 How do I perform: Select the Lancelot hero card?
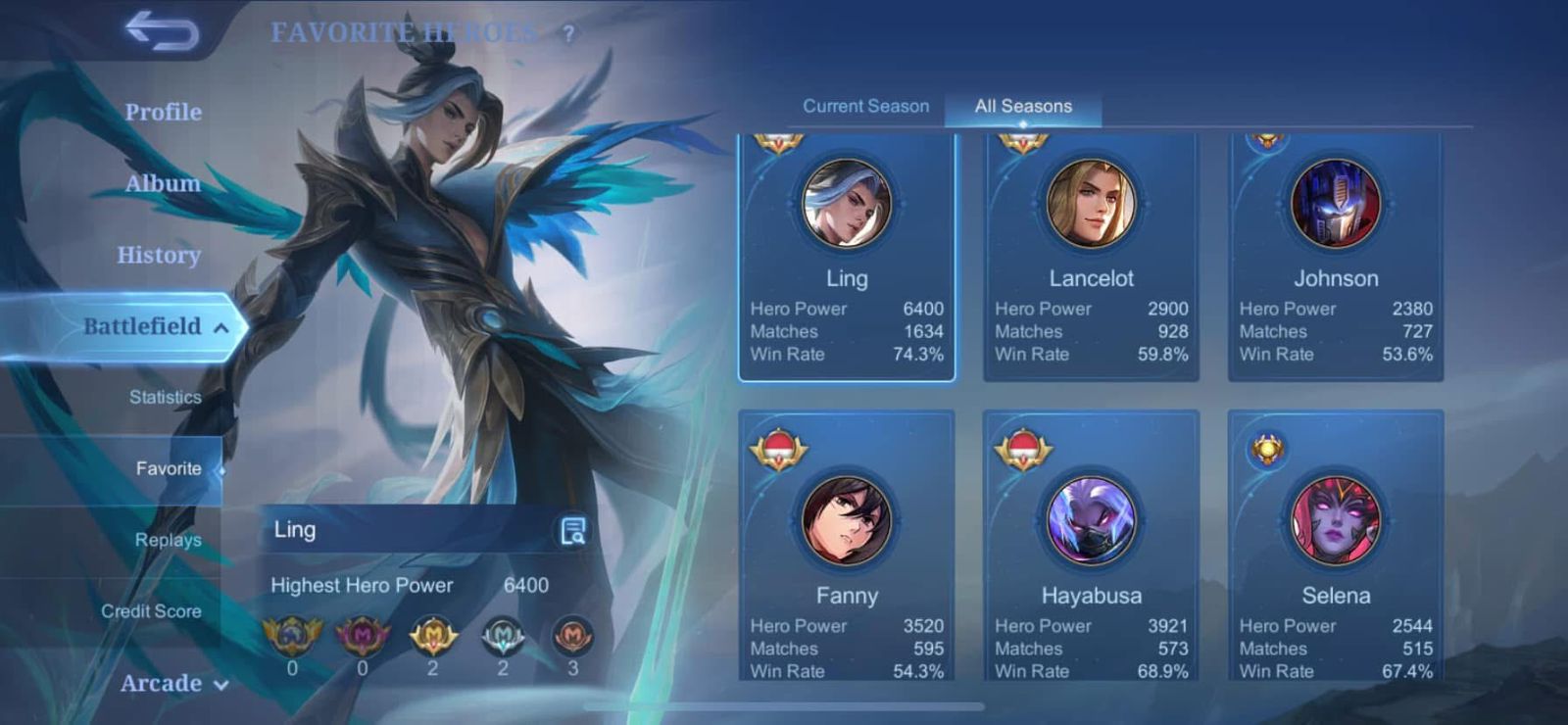coord(1091,257)
